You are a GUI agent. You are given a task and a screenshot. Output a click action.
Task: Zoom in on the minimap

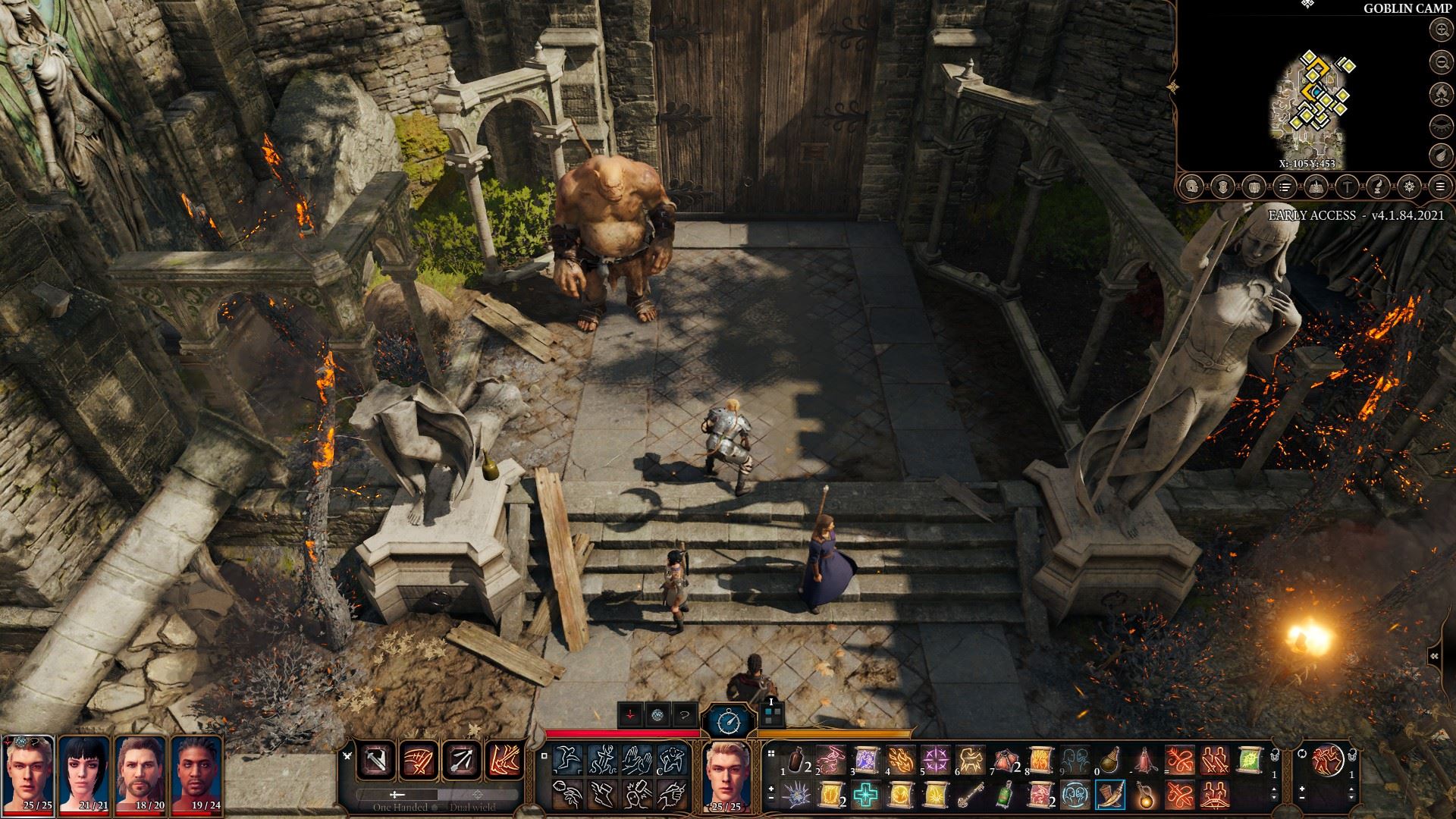coord(1440,30)
